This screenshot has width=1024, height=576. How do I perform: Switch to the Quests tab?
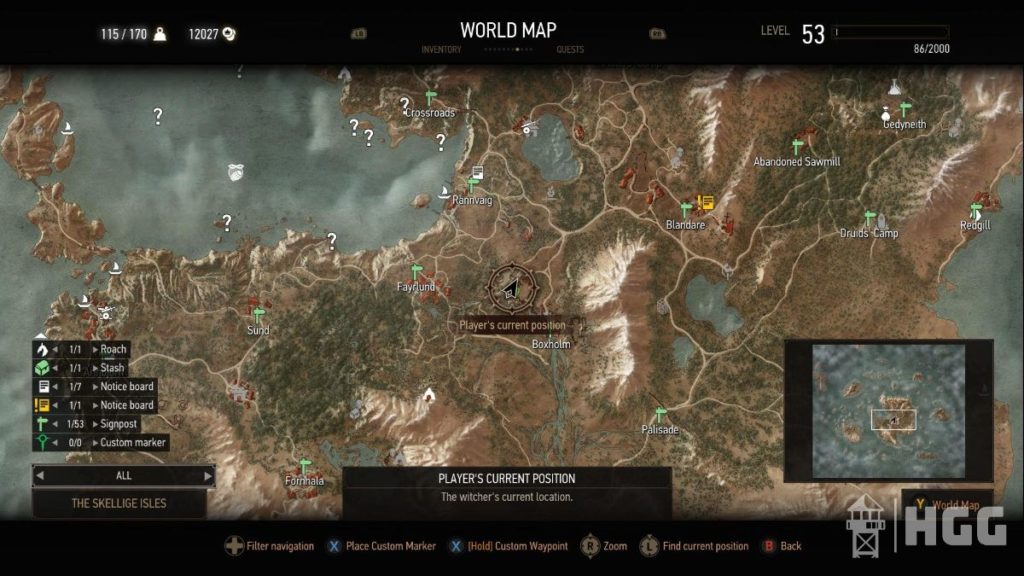(x=569, y=49)
